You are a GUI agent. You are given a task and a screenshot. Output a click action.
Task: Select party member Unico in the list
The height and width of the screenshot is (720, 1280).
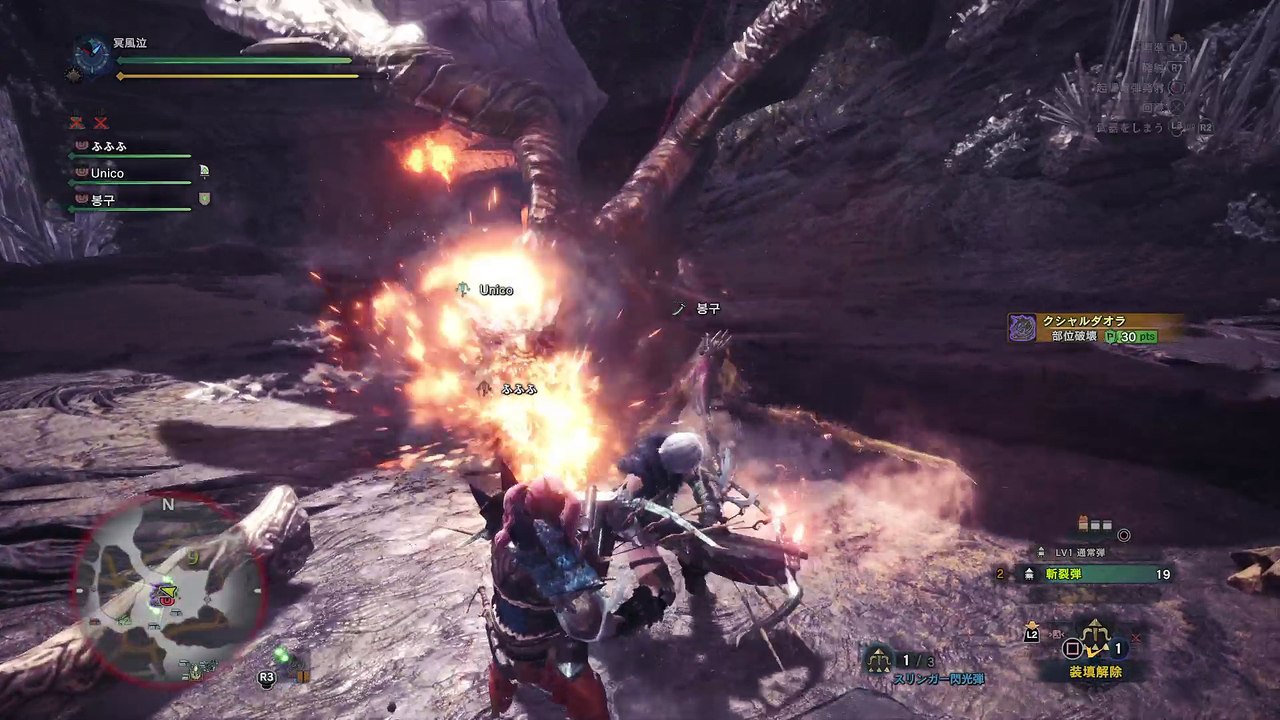click(x=107, y=173)
